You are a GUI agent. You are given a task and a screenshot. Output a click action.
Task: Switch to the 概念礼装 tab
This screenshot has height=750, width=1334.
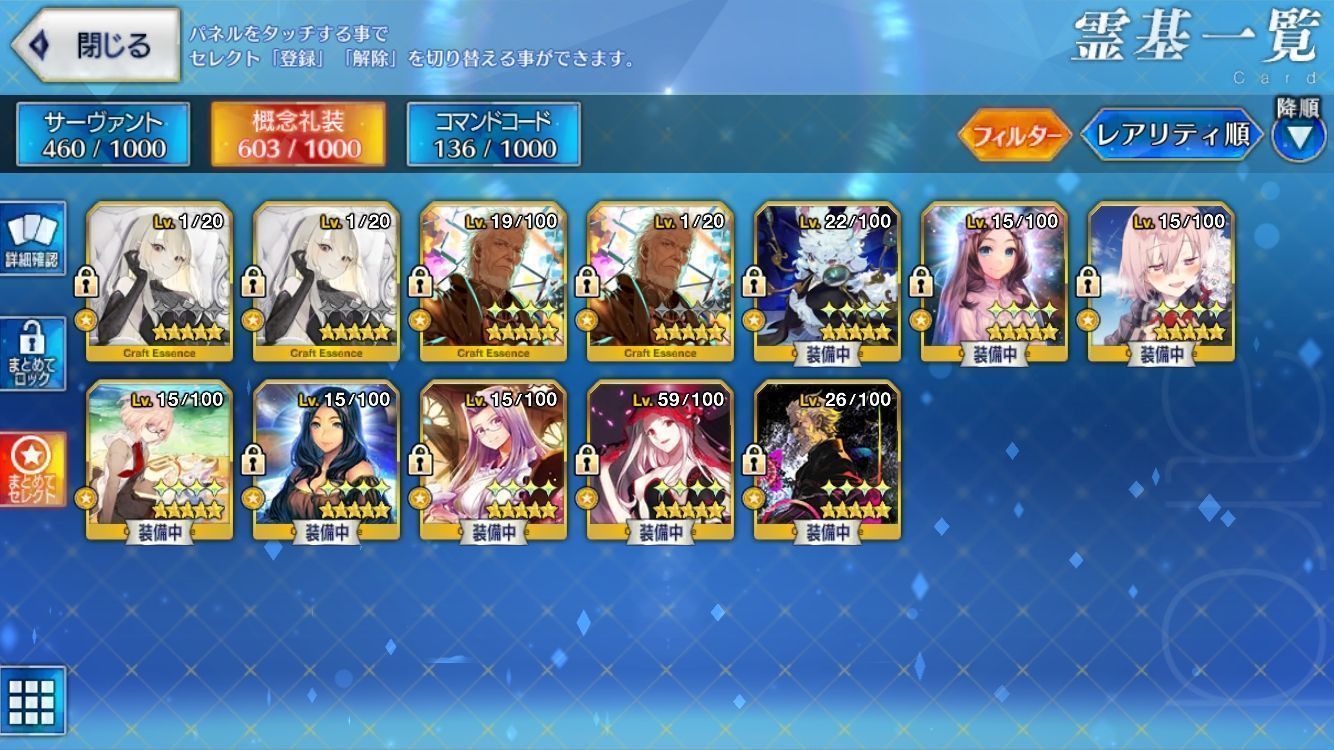coord(298,135)
